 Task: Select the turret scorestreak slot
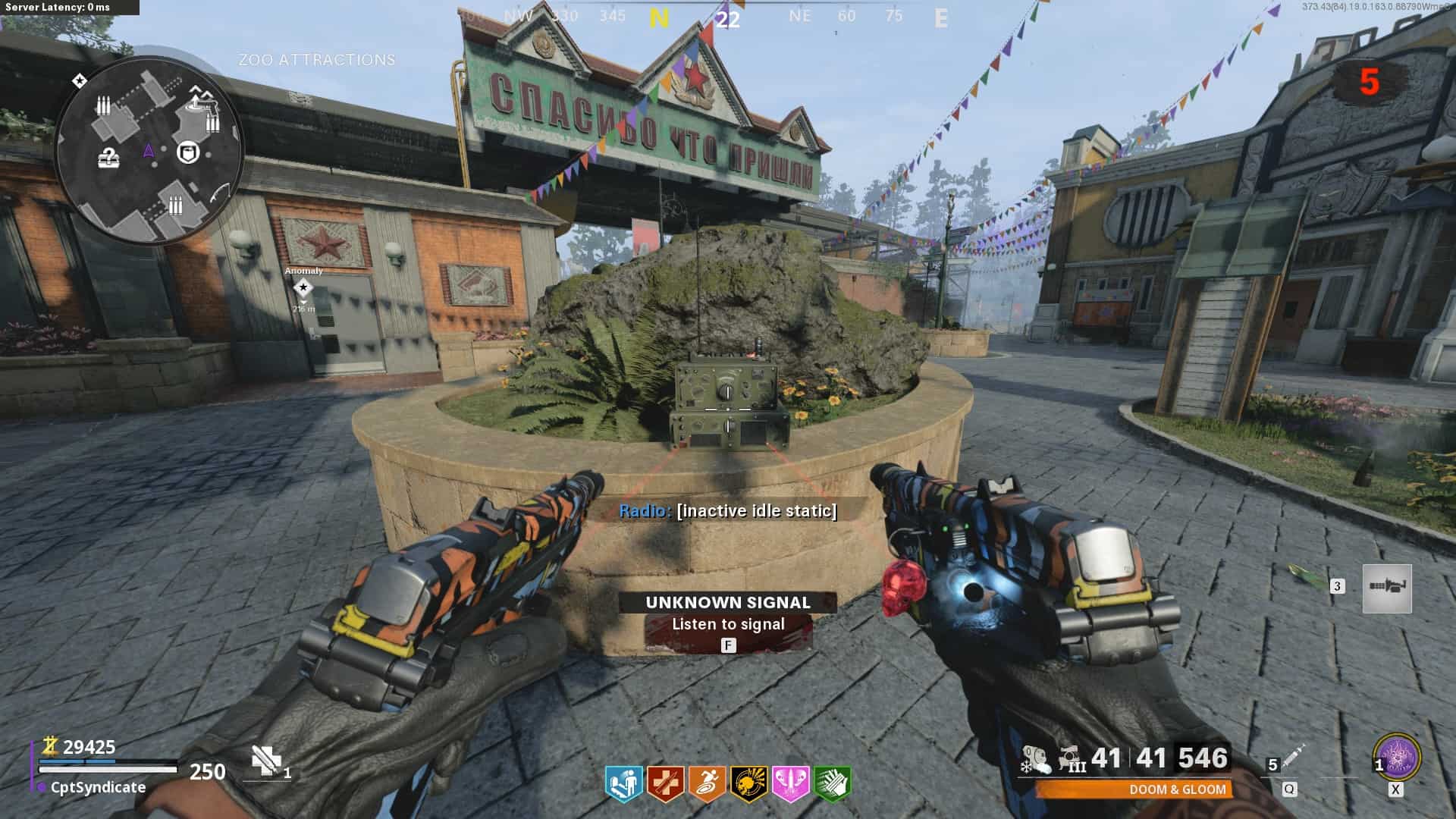click(1387, 588)
